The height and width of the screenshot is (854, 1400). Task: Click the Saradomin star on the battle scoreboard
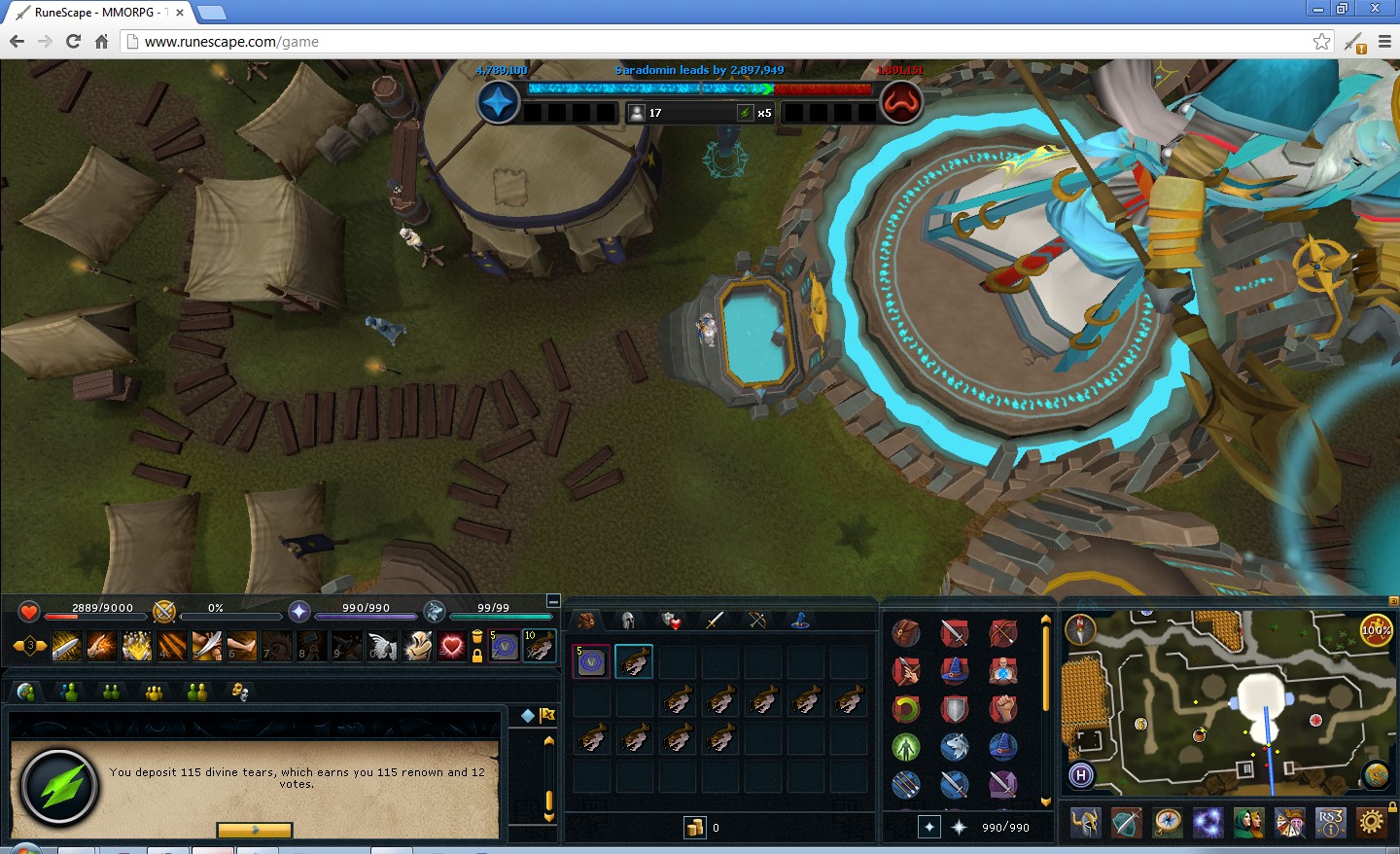[x=498, y=101]
